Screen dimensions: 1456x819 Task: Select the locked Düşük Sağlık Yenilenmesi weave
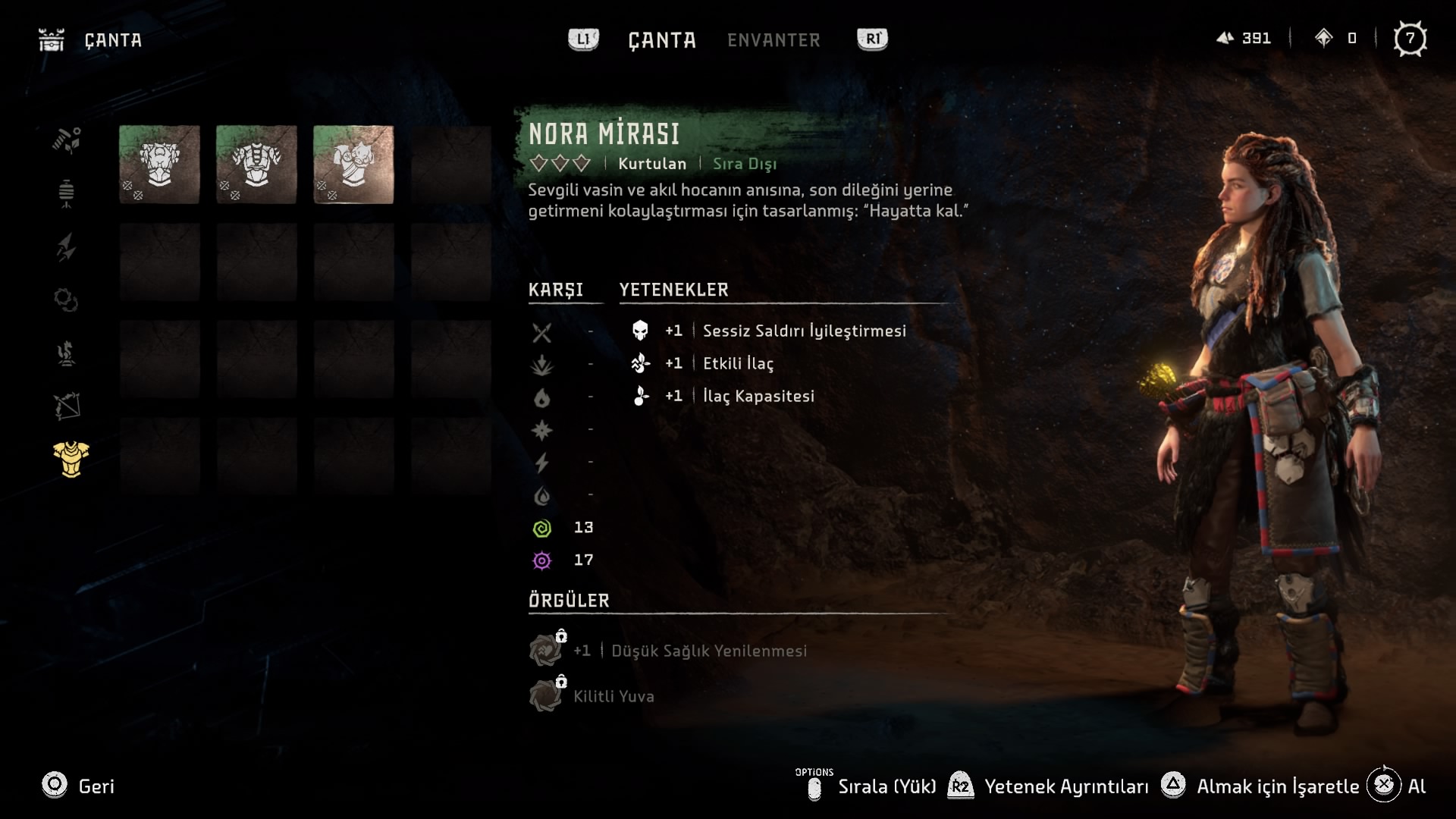click(708, 651)
